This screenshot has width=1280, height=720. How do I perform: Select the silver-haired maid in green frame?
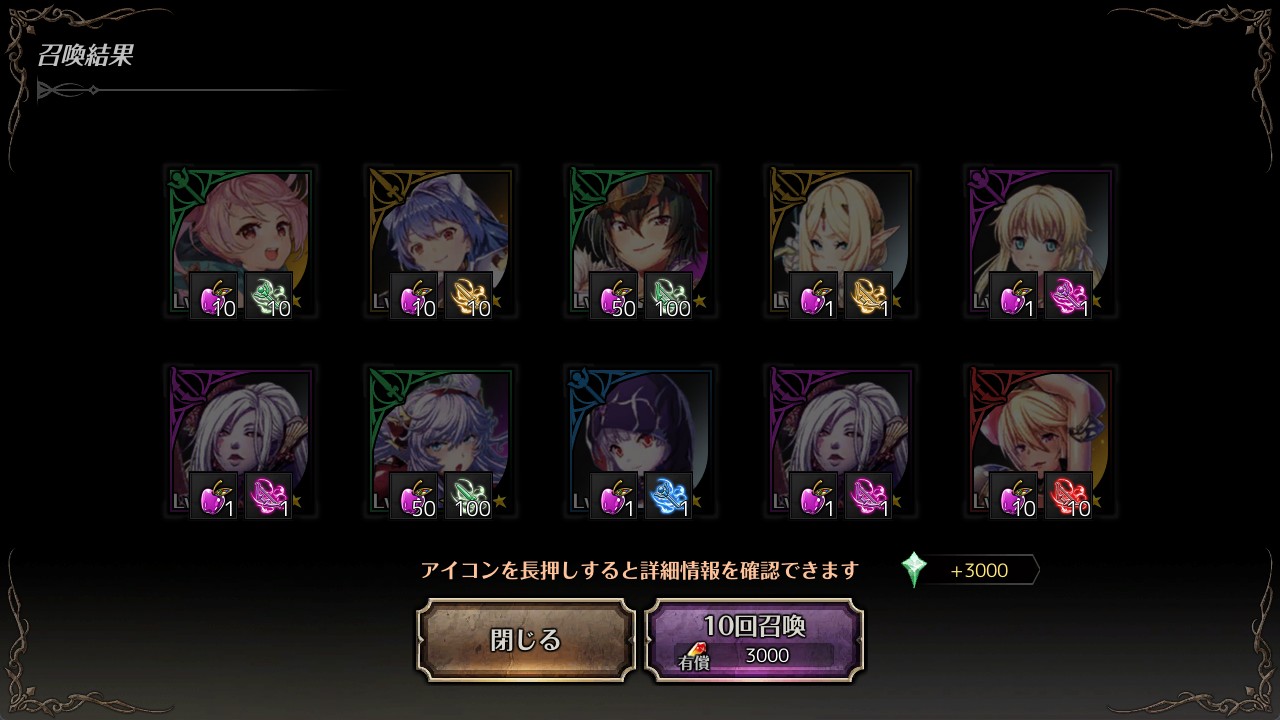click(x=441, y=430)
